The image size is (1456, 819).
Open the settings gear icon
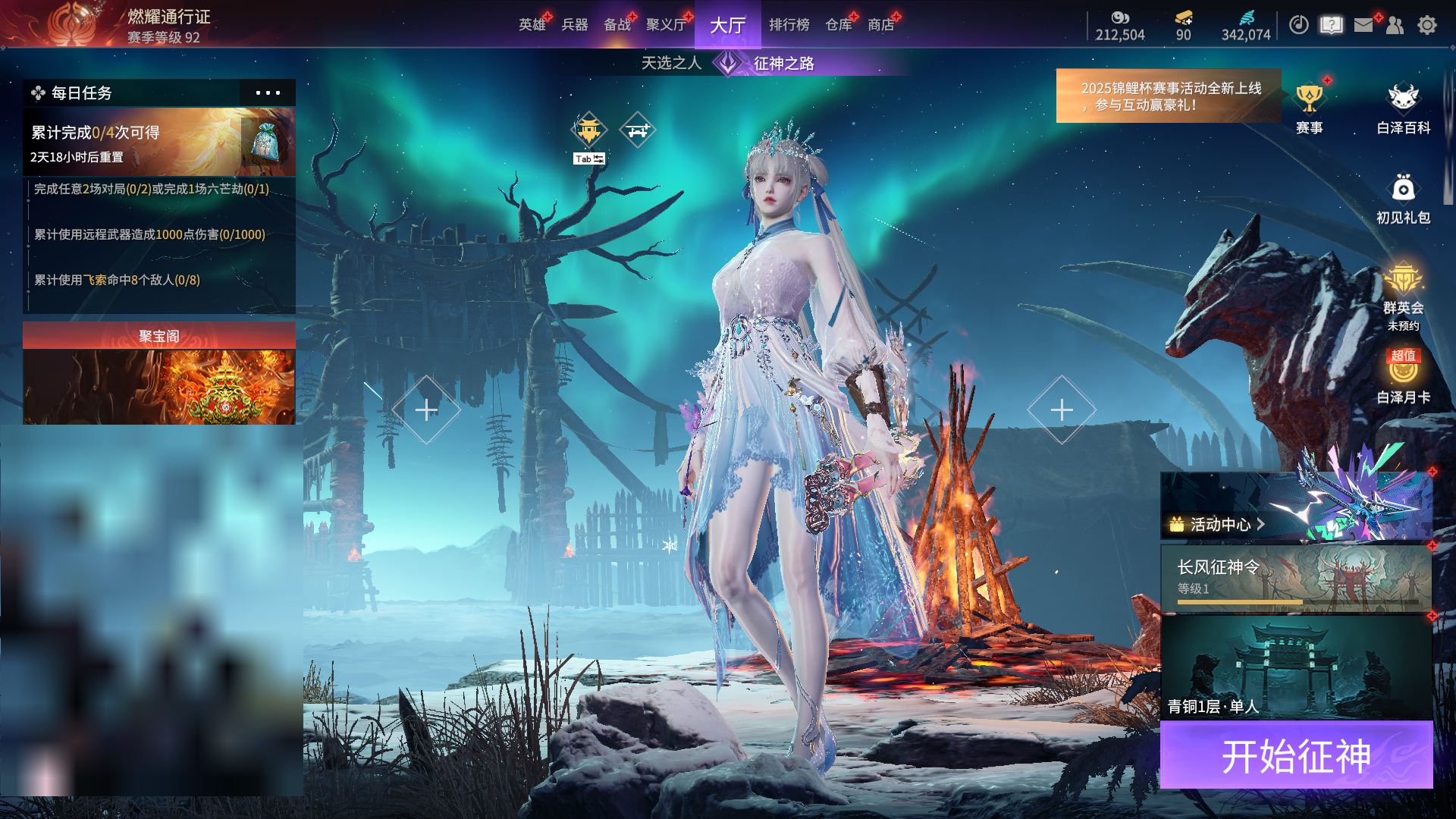[1426, 25]
